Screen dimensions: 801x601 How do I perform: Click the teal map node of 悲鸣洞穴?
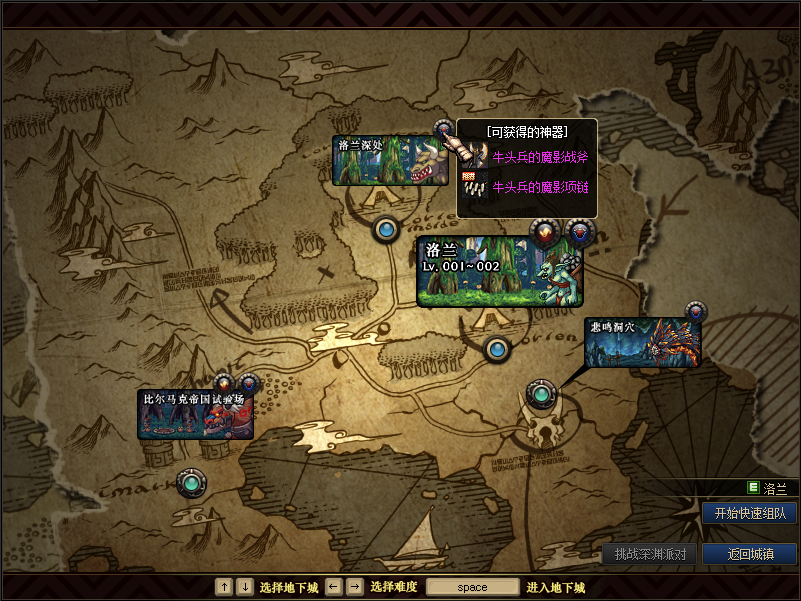tap(541, 394)
